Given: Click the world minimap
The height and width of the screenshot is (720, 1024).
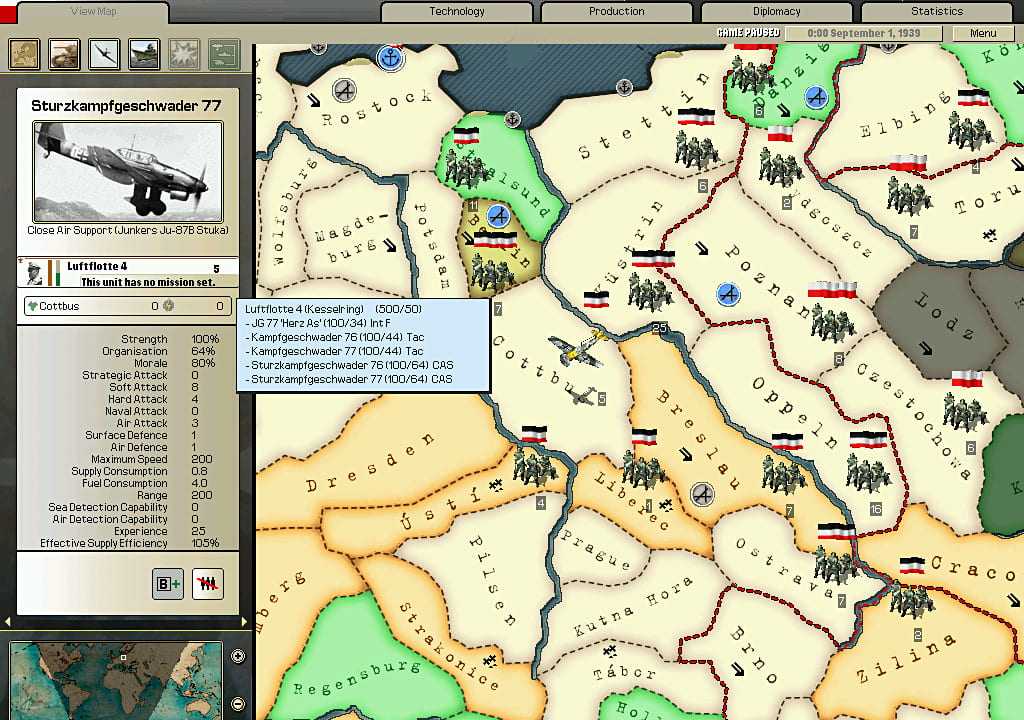Looking at the screenshot, I should click(115, 680).
